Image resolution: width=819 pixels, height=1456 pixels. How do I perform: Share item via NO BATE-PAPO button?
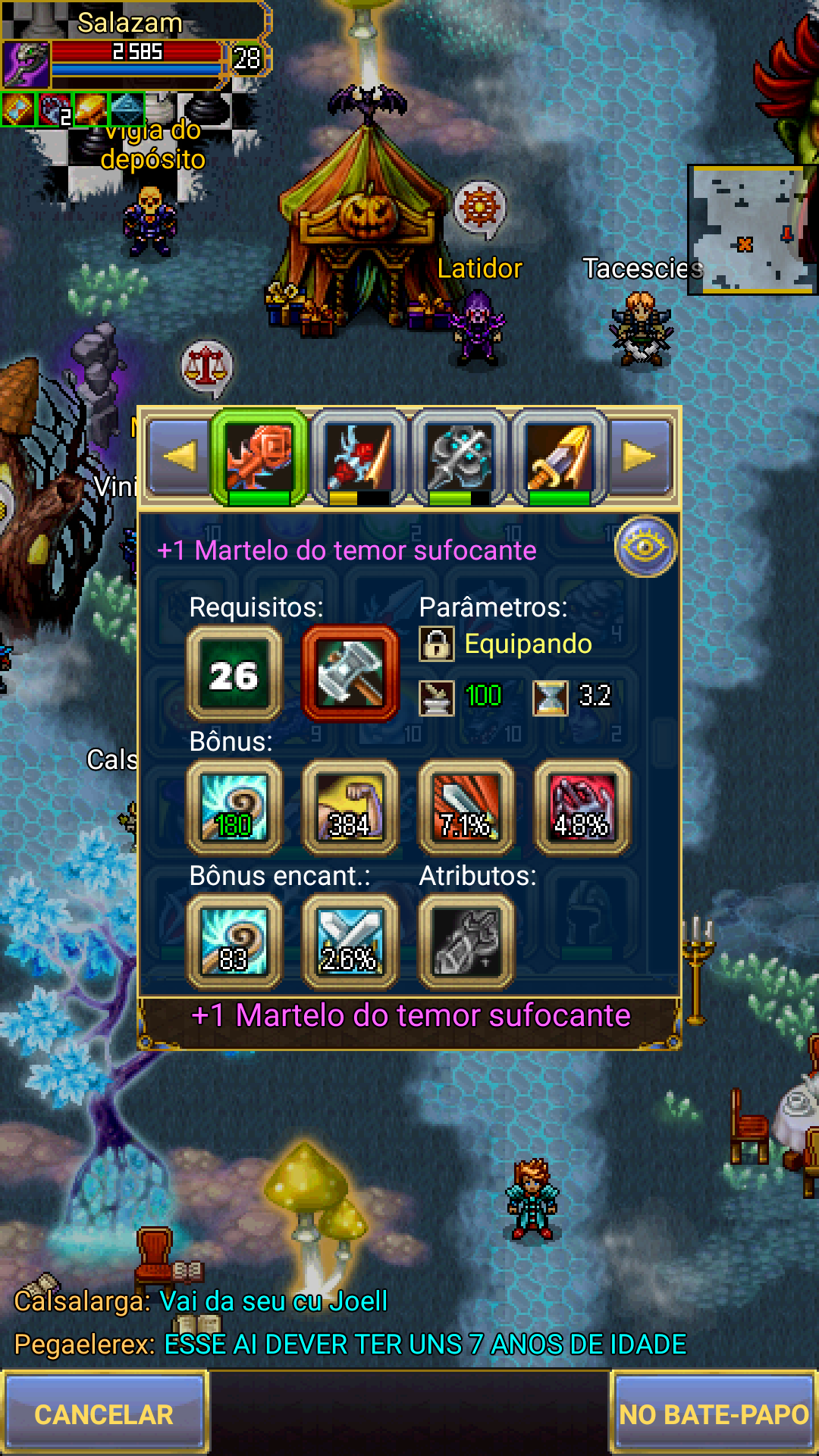pyautogui.click(x=714, y=1414)
